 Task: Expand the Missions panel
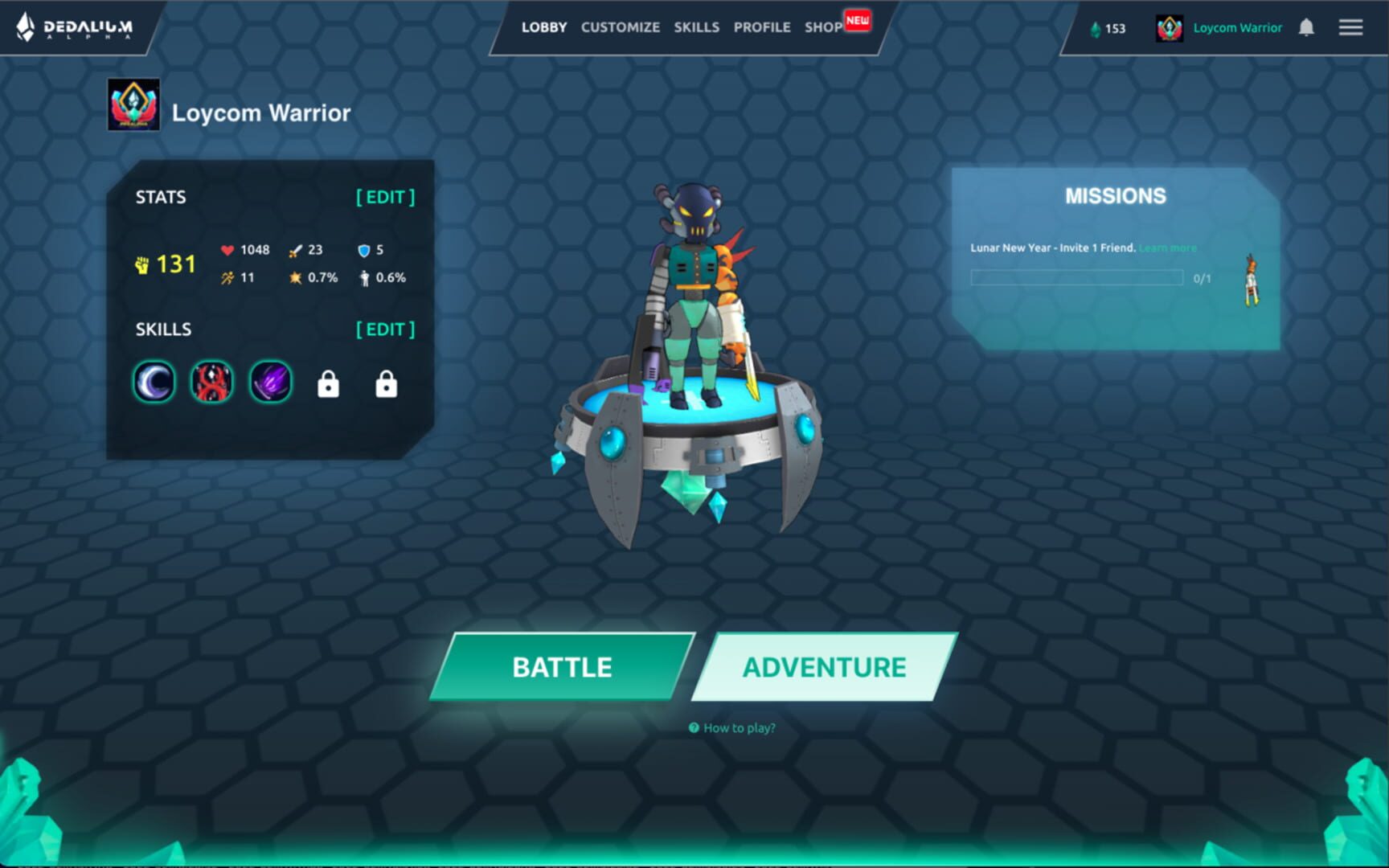1116,194
